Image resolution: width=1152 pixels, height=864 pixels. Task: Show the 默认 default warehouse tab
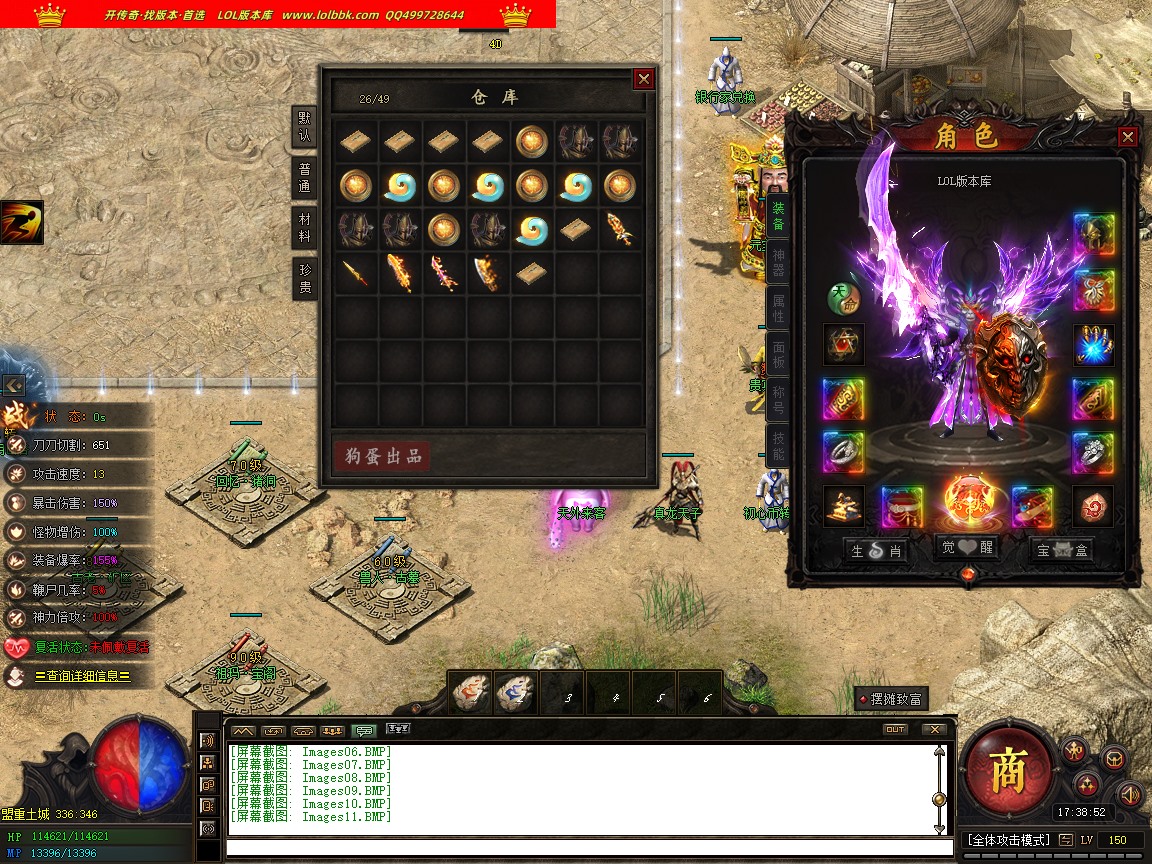(x=305, y=125)
